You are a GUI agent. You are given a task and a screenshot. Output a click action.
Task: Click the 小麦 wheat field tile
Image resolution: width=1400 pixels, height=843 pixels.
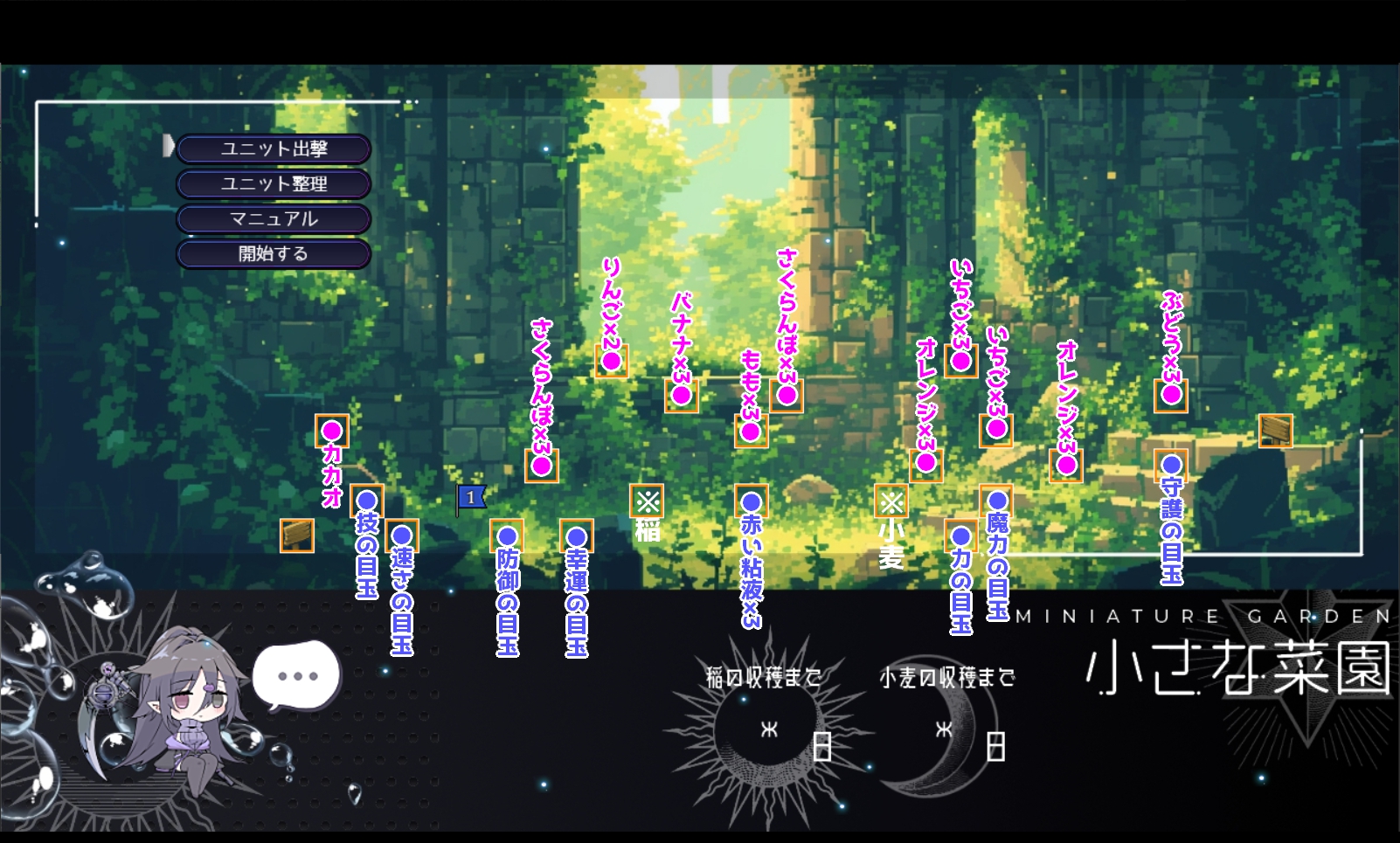891,501
